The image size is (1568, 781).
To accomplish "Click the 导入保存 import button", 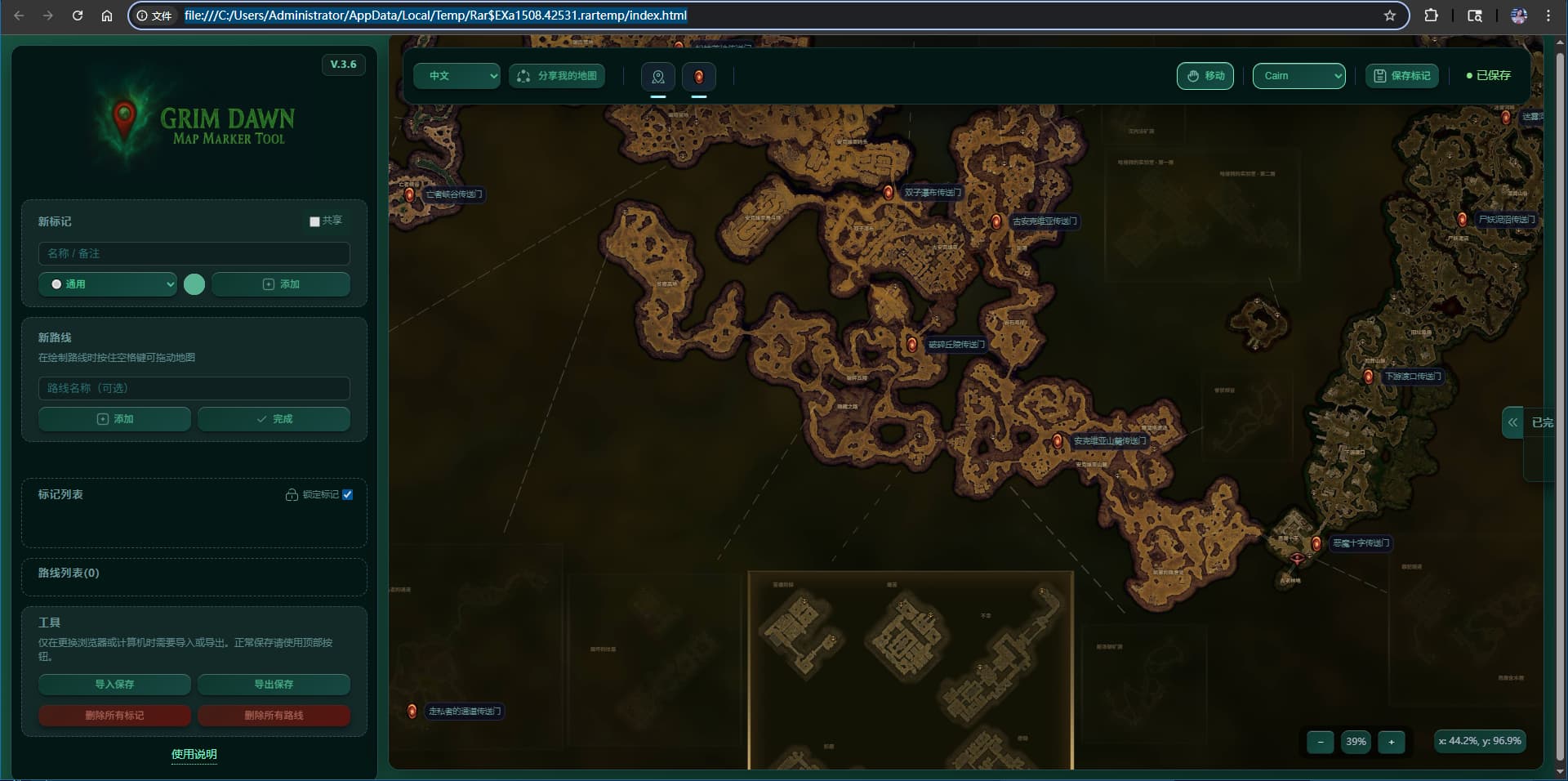I will (114, 685).
